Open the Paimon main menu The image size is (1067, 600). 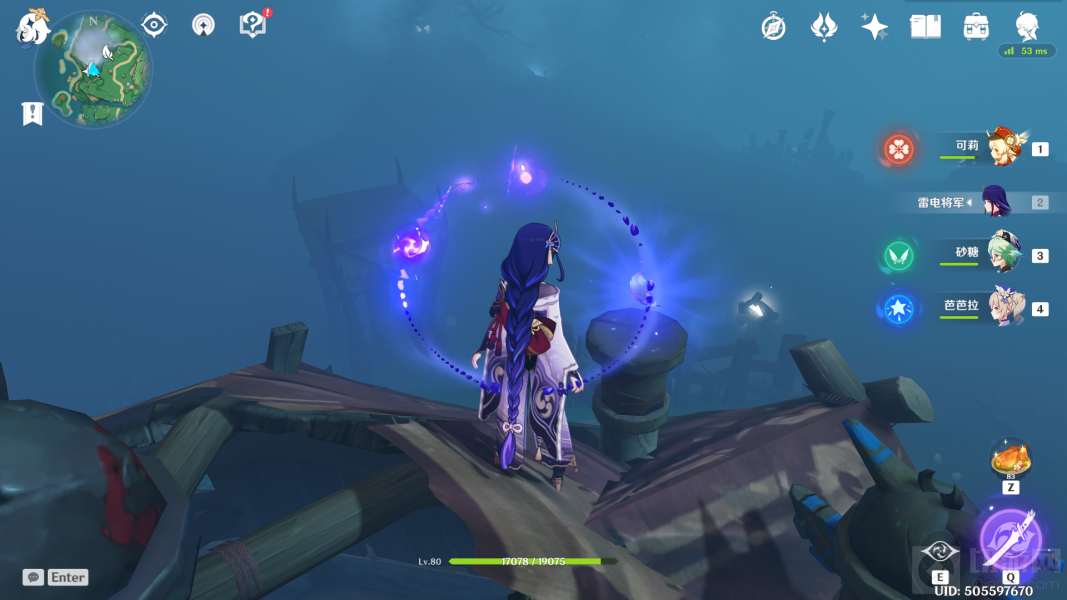pyautogui.click(x=33, y=26)
